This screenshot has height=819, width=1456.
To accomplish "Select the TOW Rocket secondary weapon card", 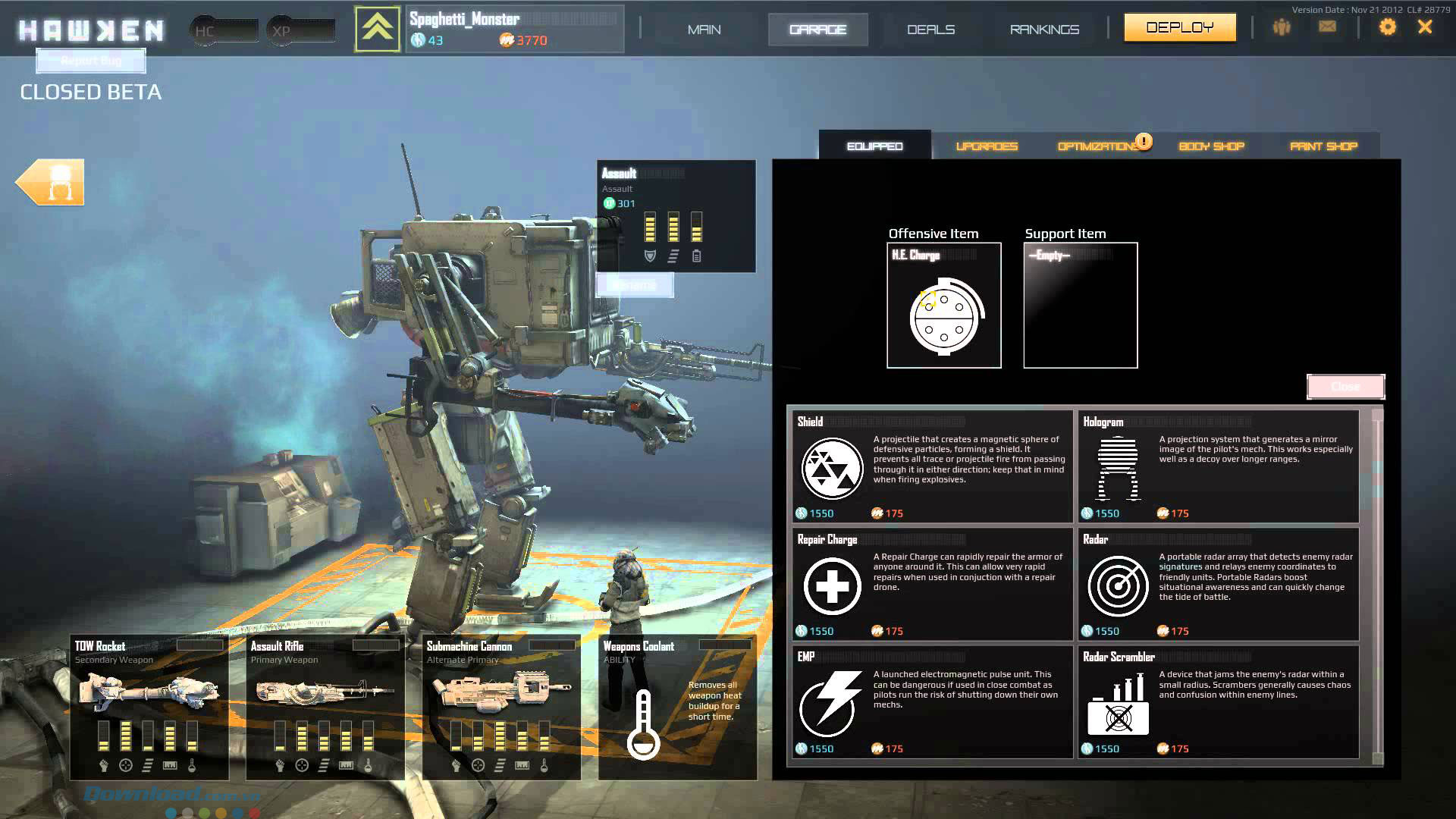I will click(149, 707).
